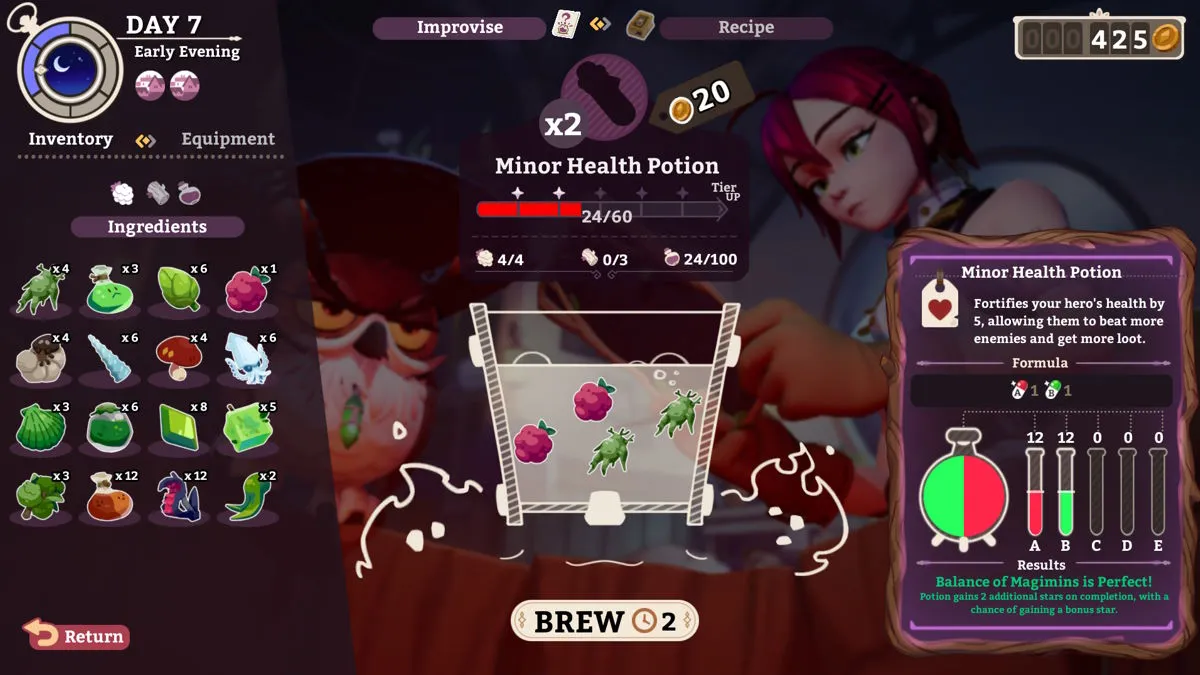Open the Equipment tab

tap(227, 139)
